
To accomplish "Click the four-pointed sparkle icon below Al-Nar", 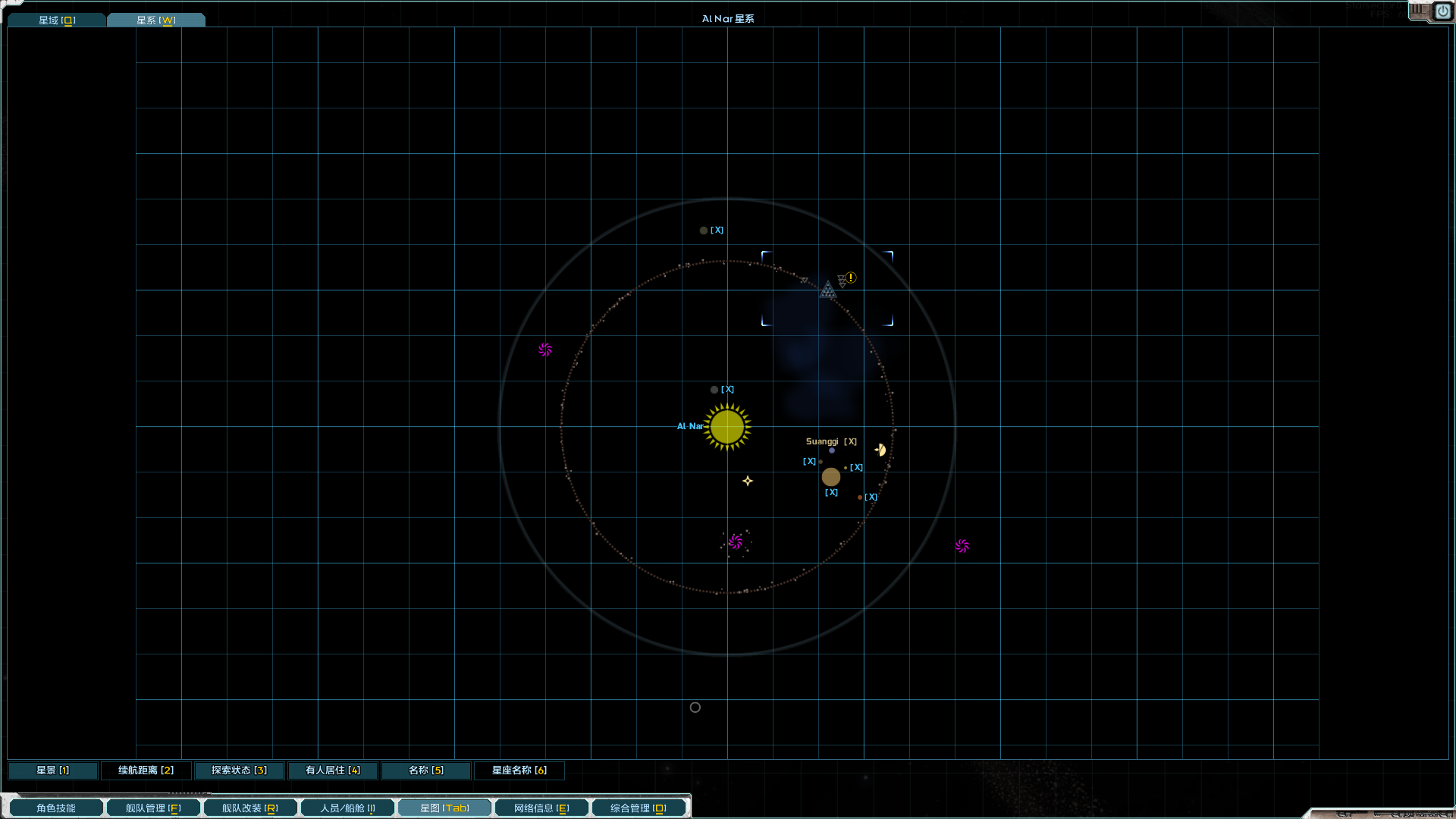I will click(x=748, y=480).
